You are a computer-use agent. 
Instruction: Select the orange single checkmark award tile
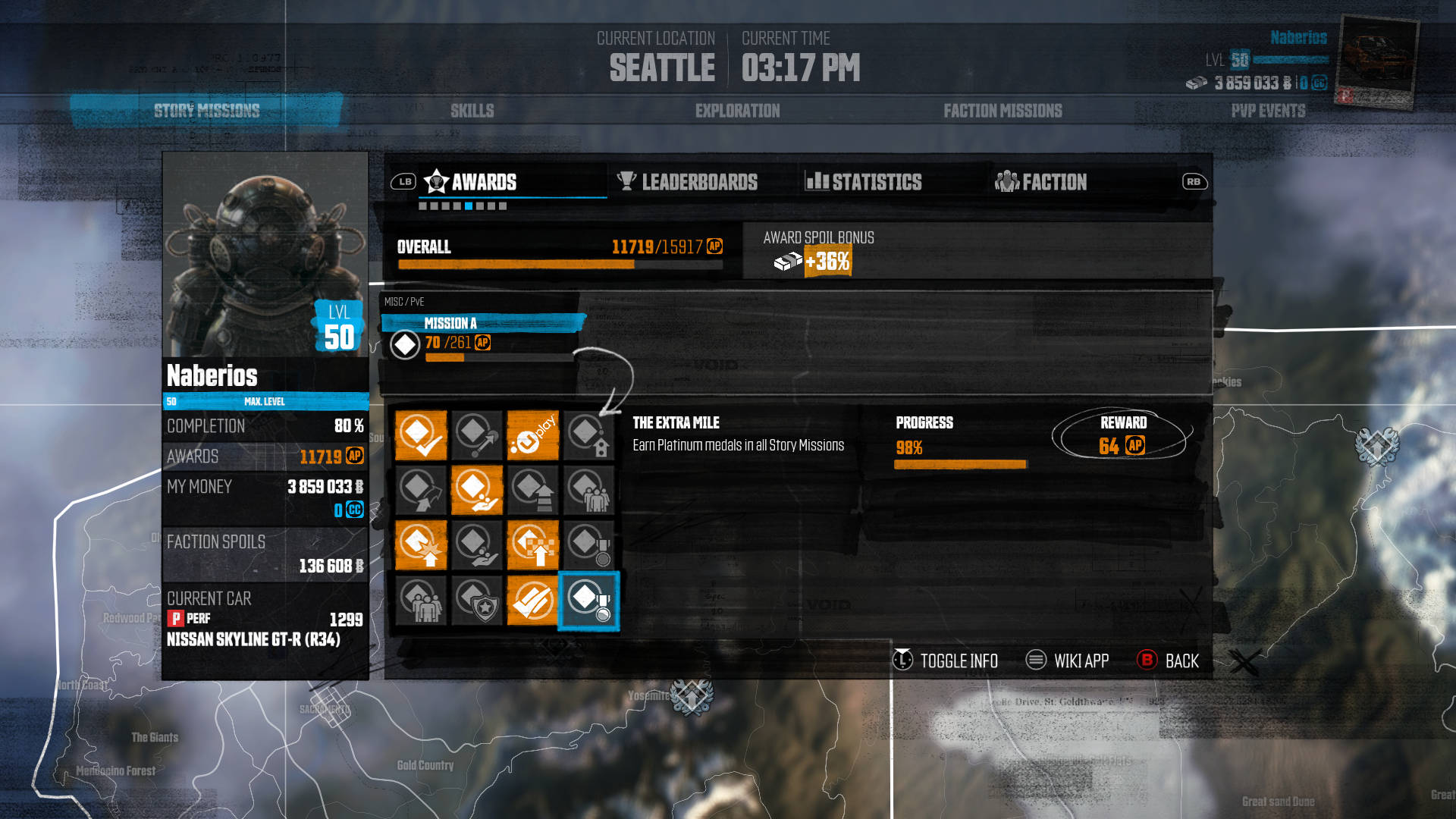[x=421, y=435]
